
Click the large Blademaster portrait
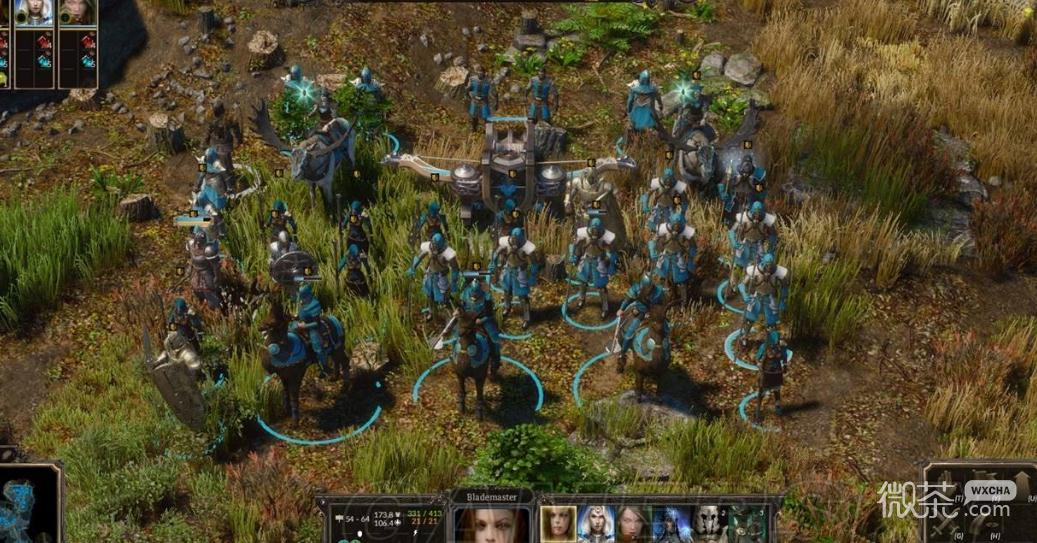tap(491, 524)
